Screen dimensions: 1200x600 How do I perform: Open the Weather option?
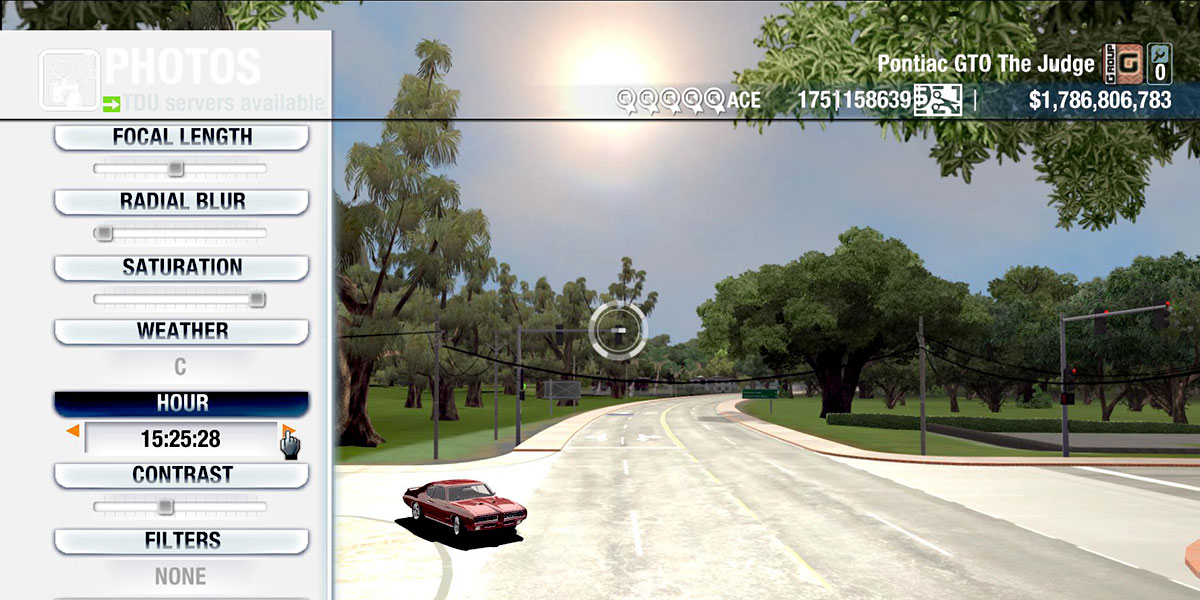(x=181, y=331)
